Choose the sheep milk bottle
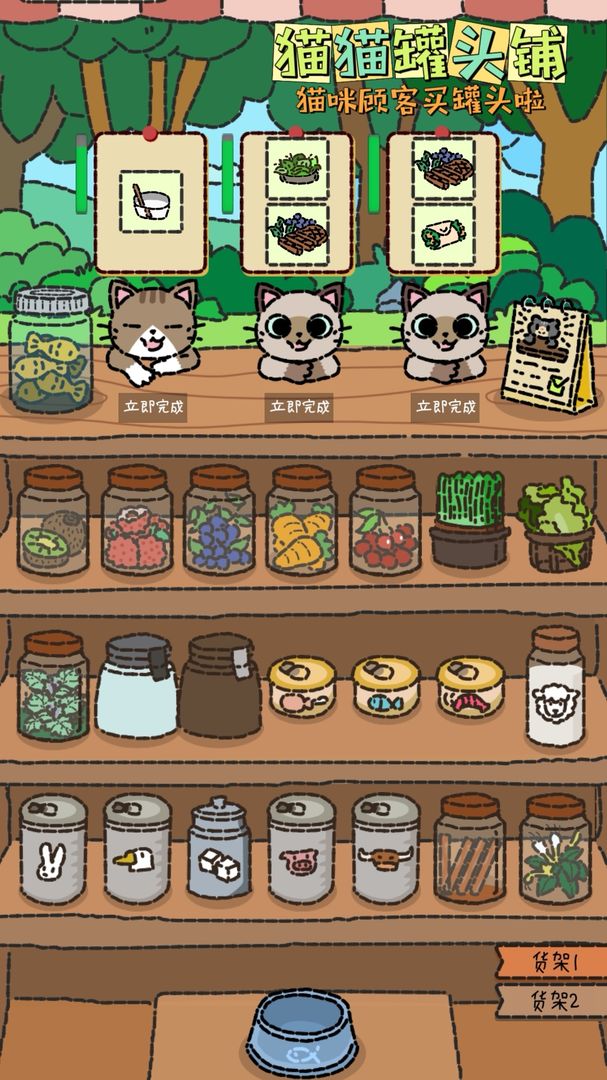Screen dimensions: 607x1080 [555, 686]
